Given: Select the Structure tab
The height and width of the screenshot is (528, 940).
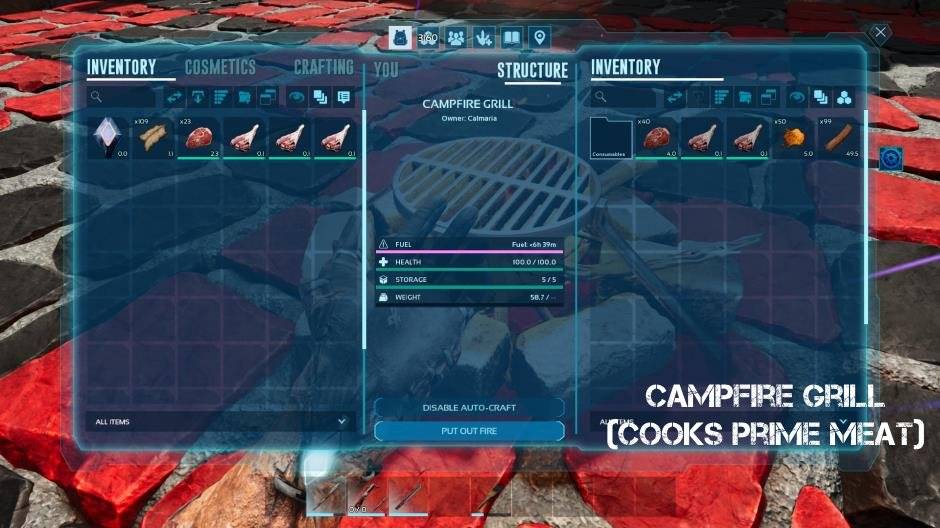Looking at the screenshot, I should pyautogui.click(x=532, y=71).
